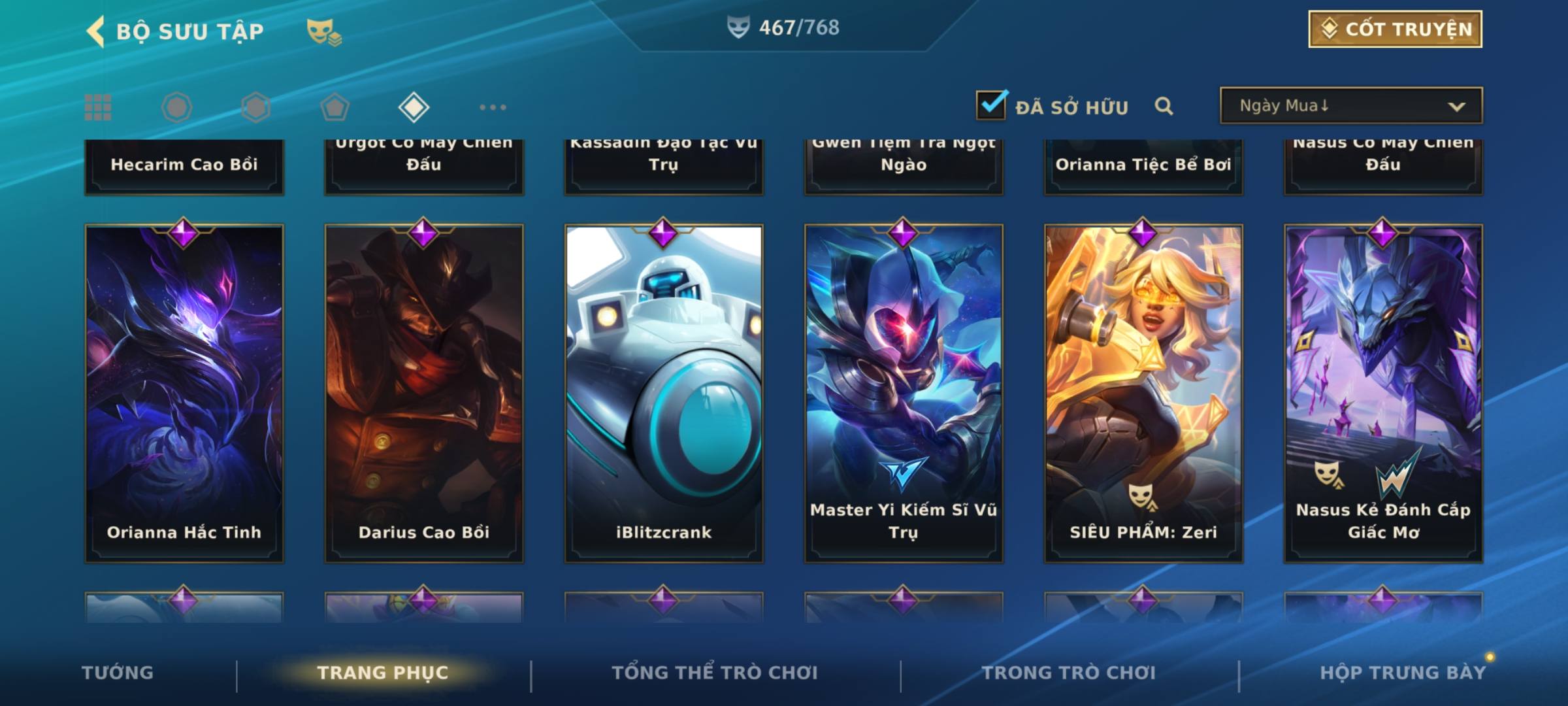The height and width of the screenshot is (706, 1568).
Task: Choose the diamond rarity filter
Action: tap(414, 107)
